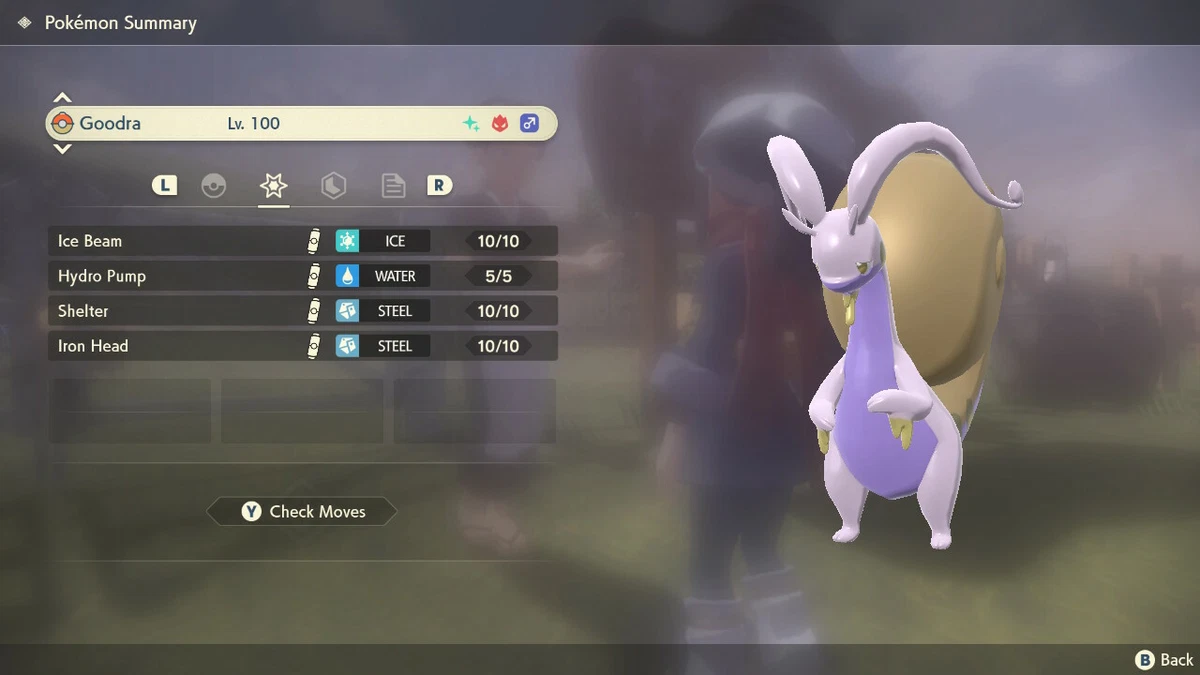Go to previous Pokémon with up arrow
The width and height of the screenshot is (1200, 675).
[x=62, y=98]
